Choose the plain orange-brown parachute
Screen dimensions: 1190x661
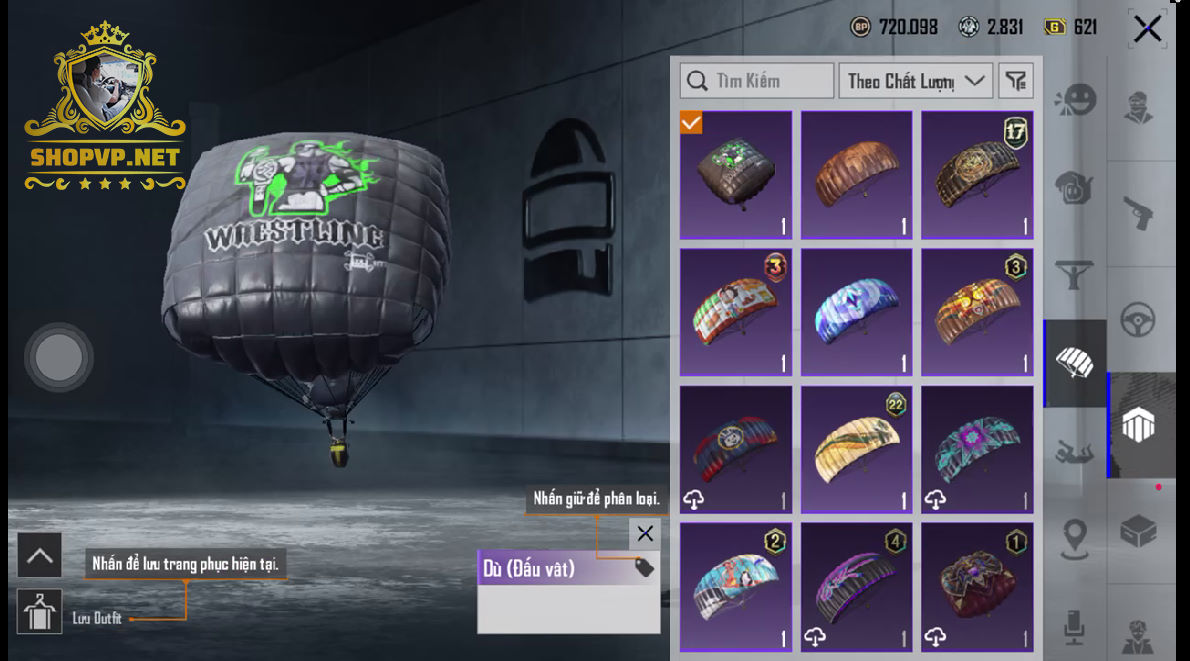click(857, 175)
